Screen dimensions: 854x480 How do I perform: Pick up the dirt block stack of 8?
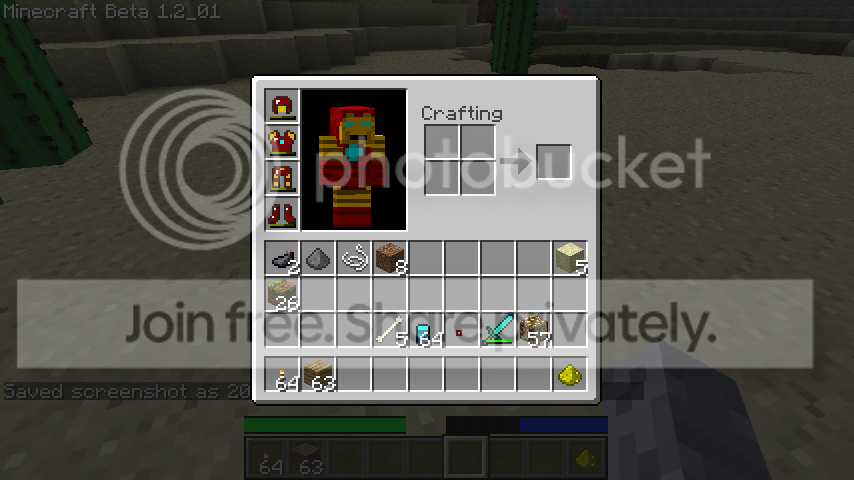click(x=390, y=259)
